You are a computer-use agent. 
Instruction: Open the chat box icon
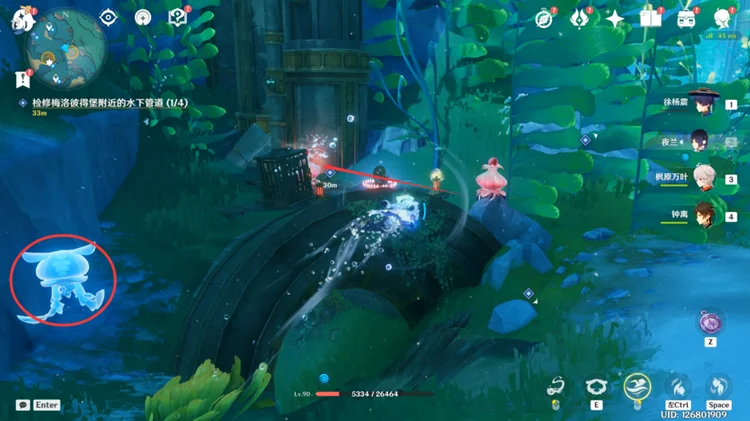(22, 405)
